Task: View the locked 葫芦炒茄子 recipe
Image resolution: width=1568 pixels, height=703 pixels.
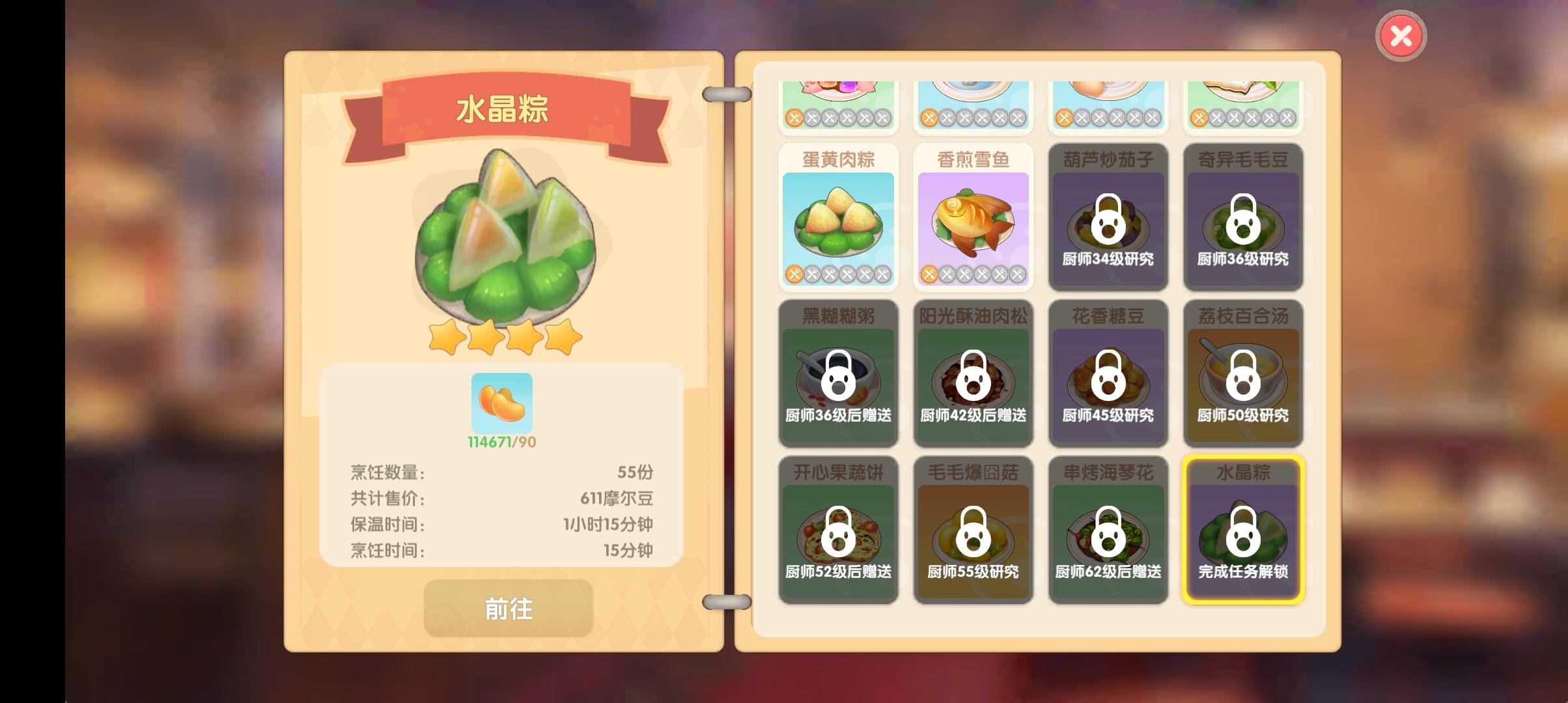Action: click(x=1108, y=221)
